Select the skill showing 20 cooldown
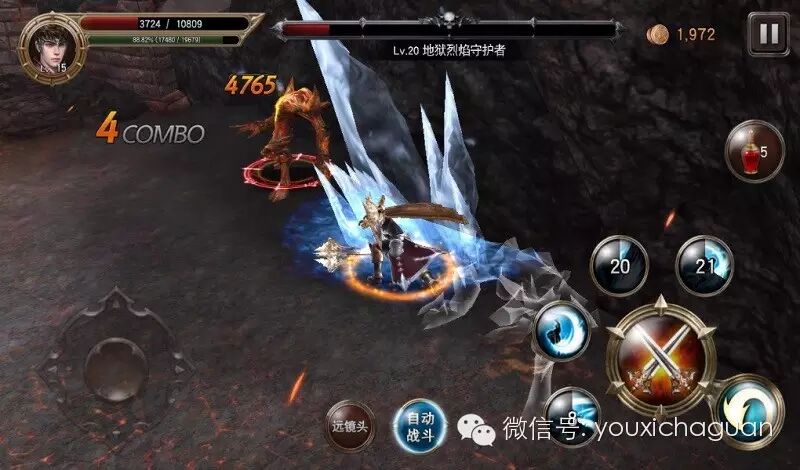The image size is (800, 470). point(618,265)
